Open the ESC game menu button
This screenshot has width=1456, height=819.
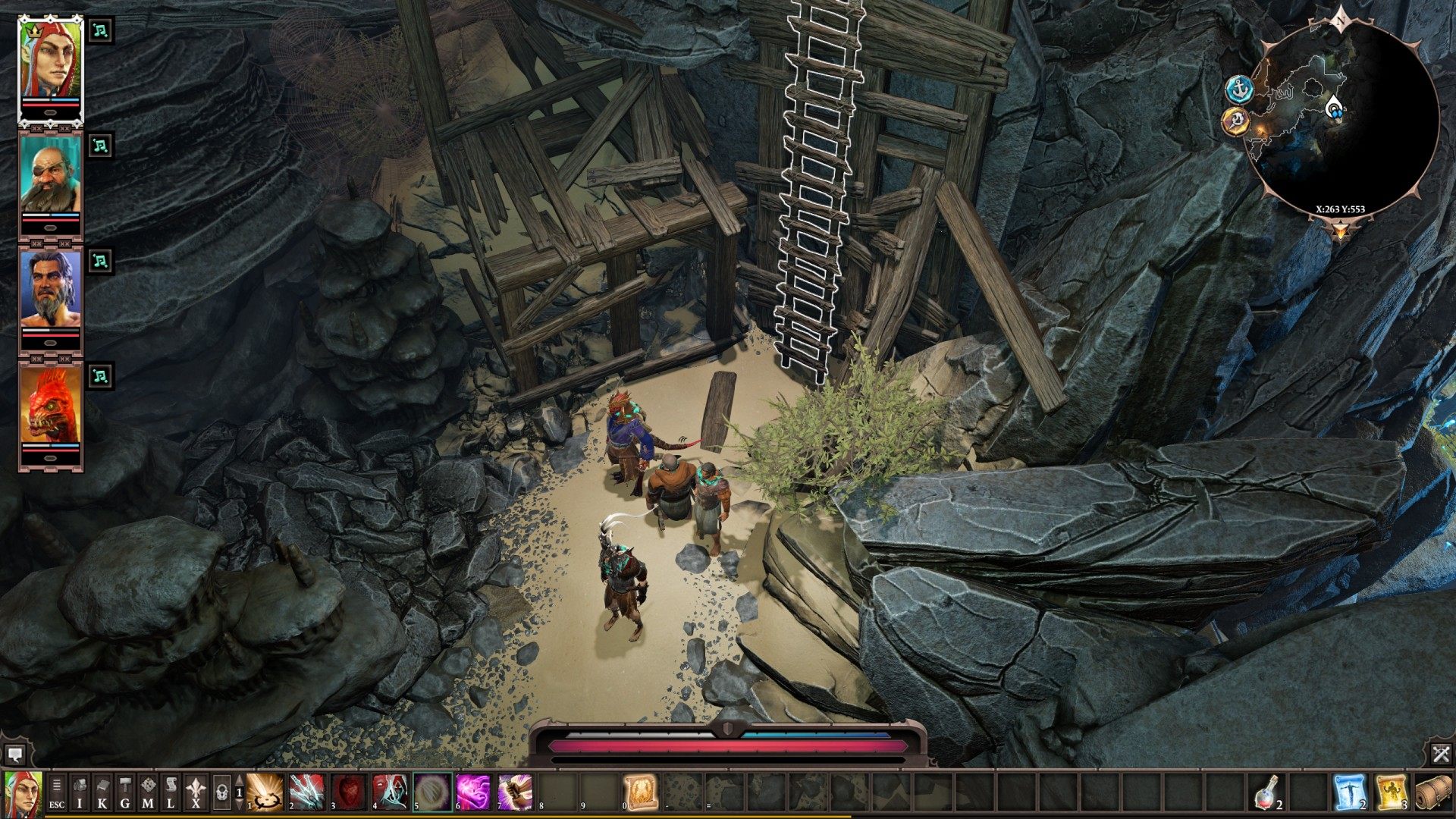pyautogui.click(x=57, y=792)
